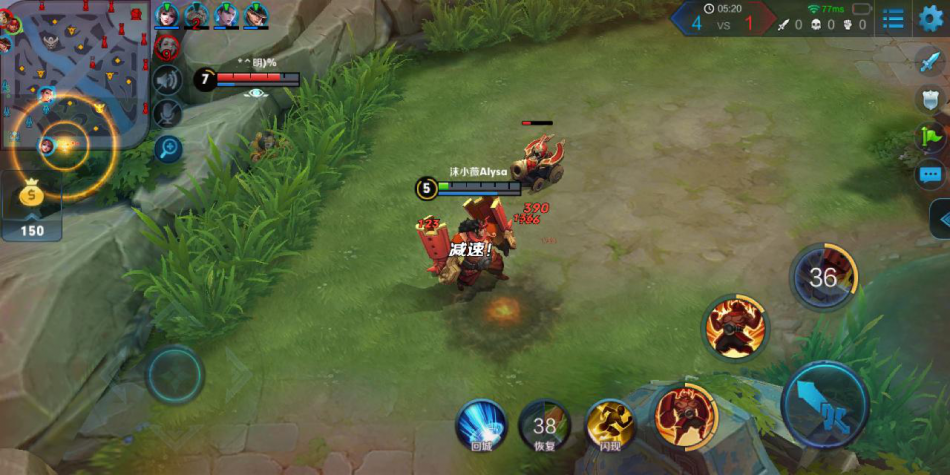Activate the red armored warrior skill
The image size is (950, 475).
(686, 414)
